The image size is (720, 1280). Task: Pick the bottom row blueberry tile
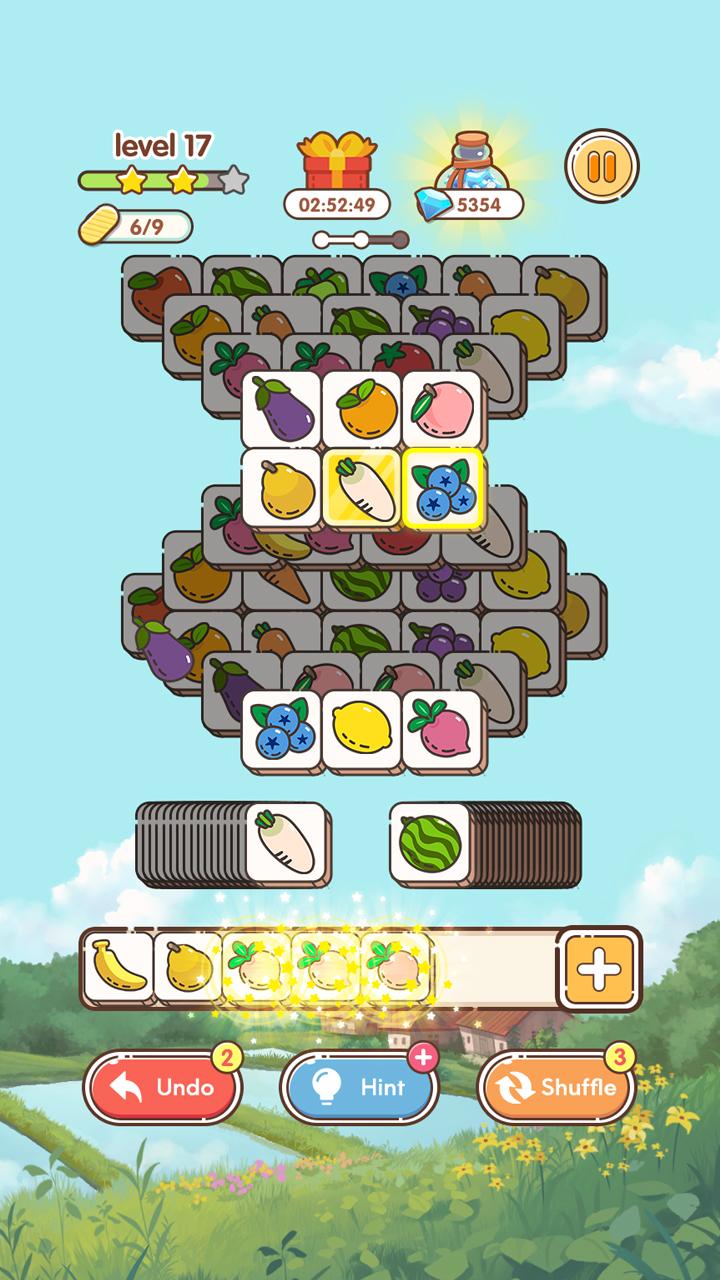281,730
